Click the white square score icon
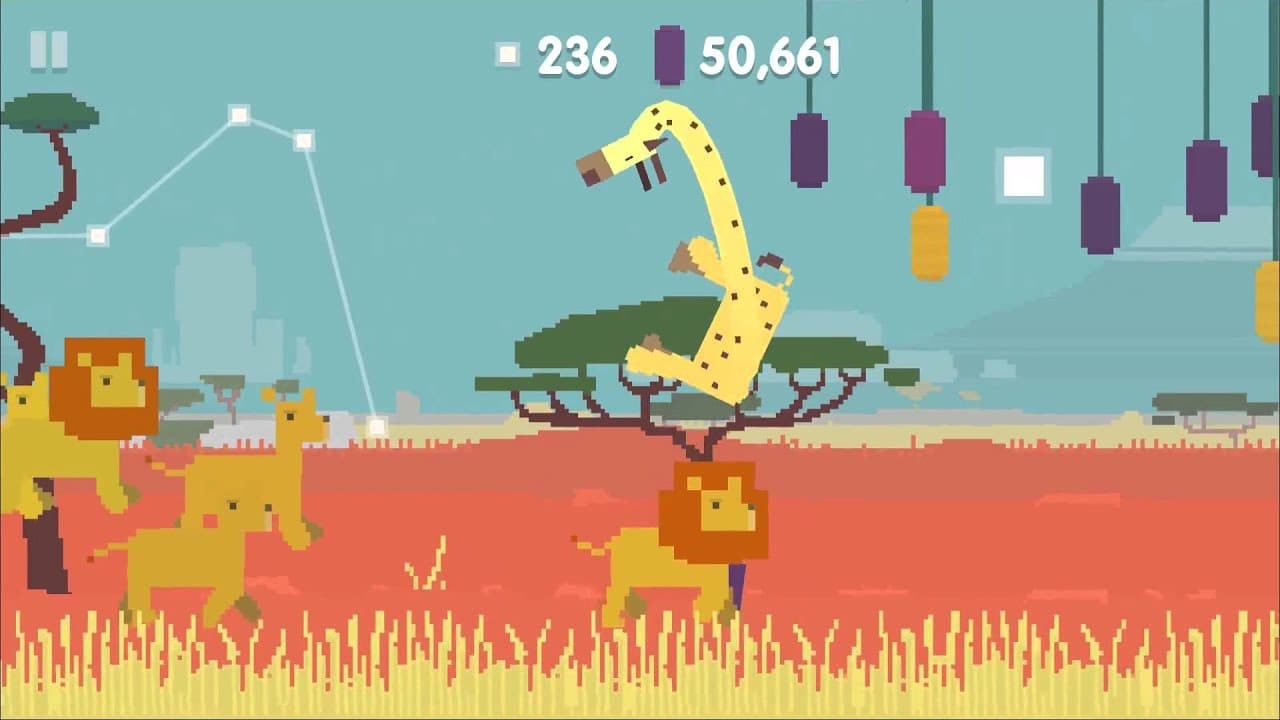The image size is (1280, 720). (506, 53)
